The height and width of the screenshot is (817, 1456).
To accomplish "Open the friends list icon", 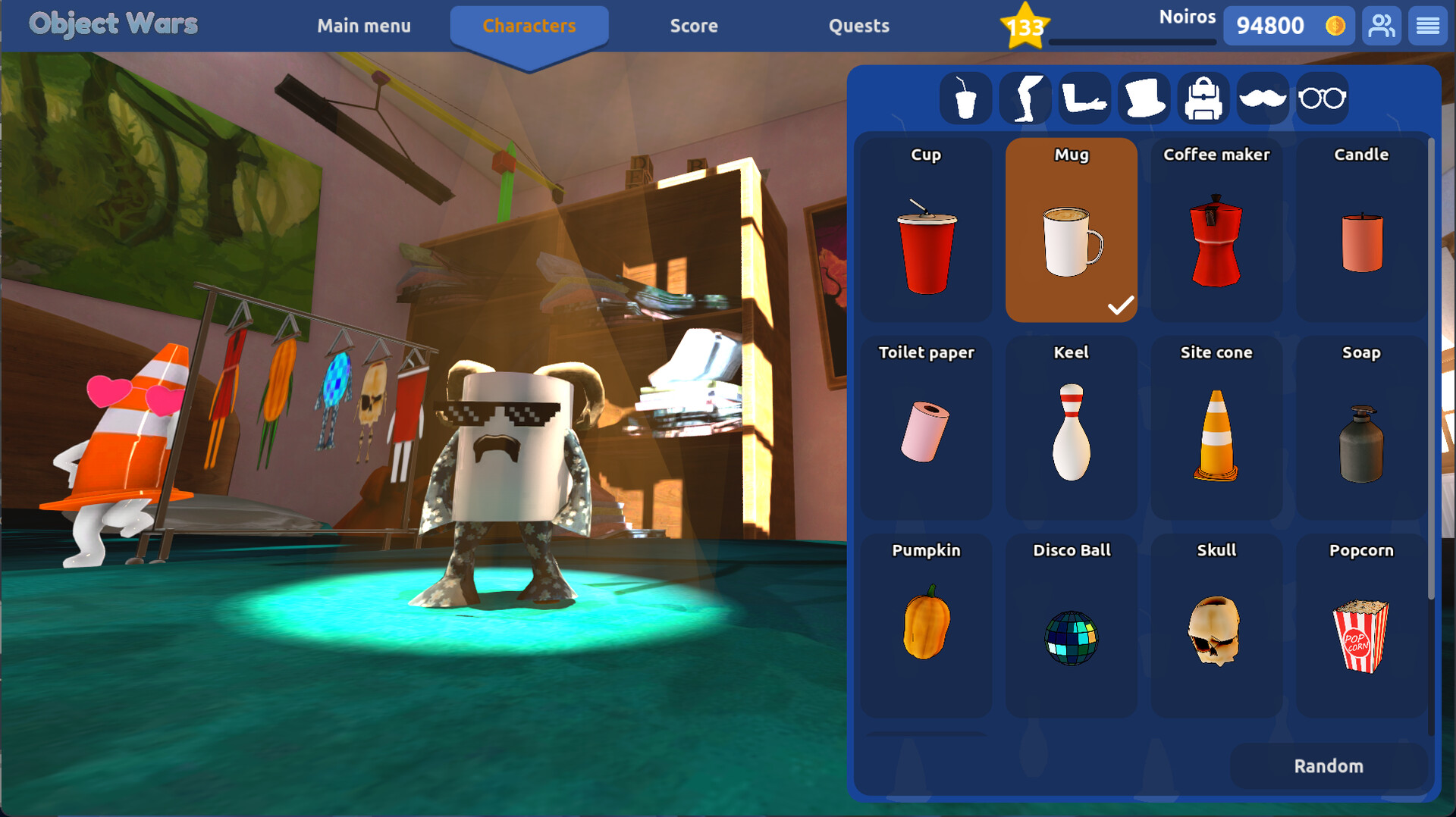I will 1381,25.
